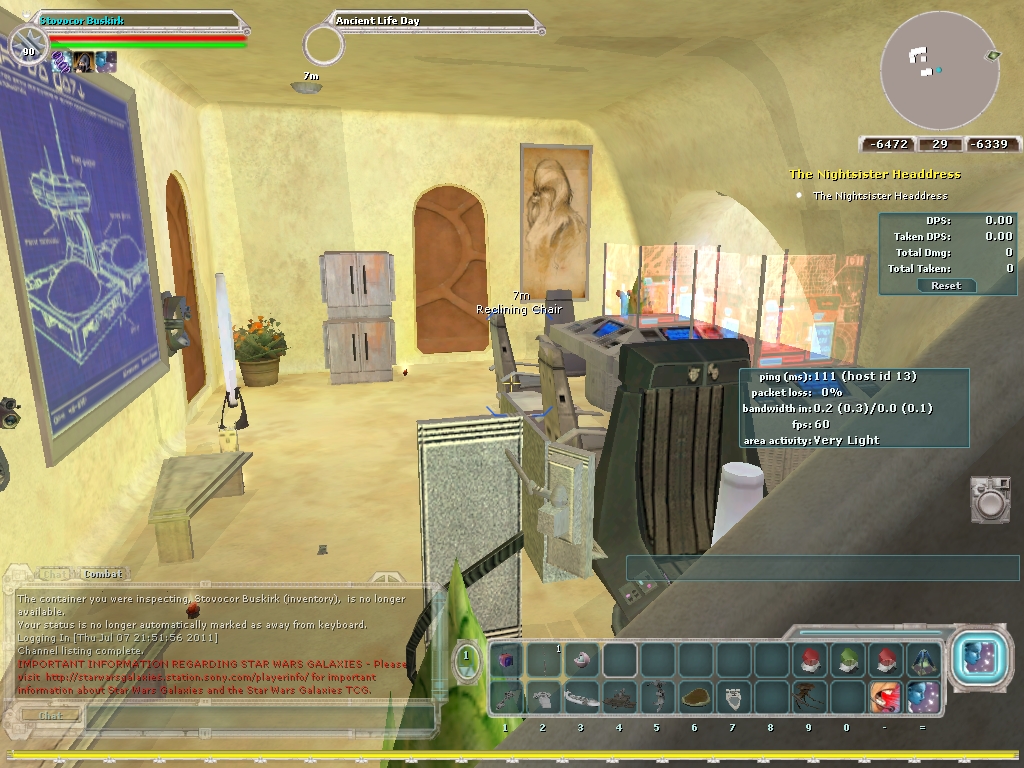Click the Chat channel button beside the input
The height and width of the screenshot is (768, 1024).
(x=50, y=715)
